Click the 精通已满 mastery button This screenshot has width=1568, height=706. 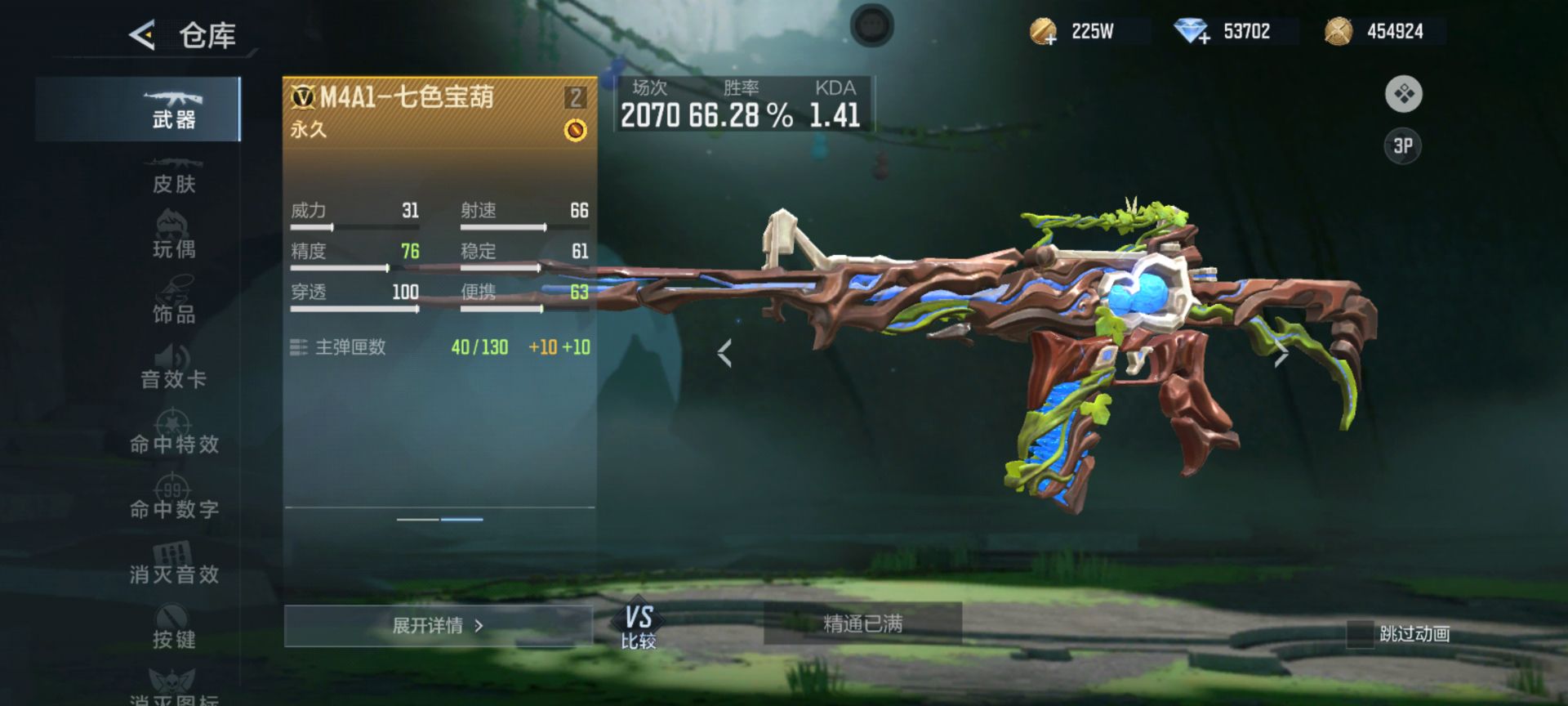tap(862, 624)
